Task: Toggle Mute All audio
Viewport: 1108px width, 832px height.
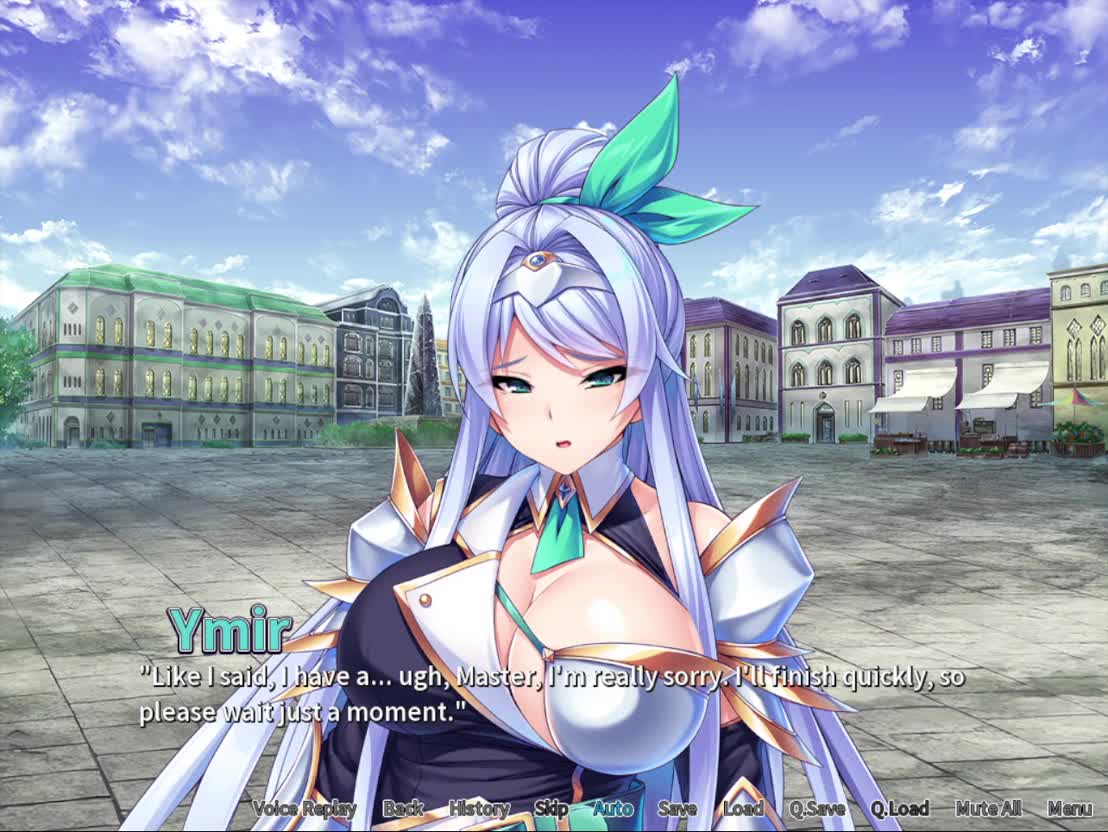Action: pos(988,808)
